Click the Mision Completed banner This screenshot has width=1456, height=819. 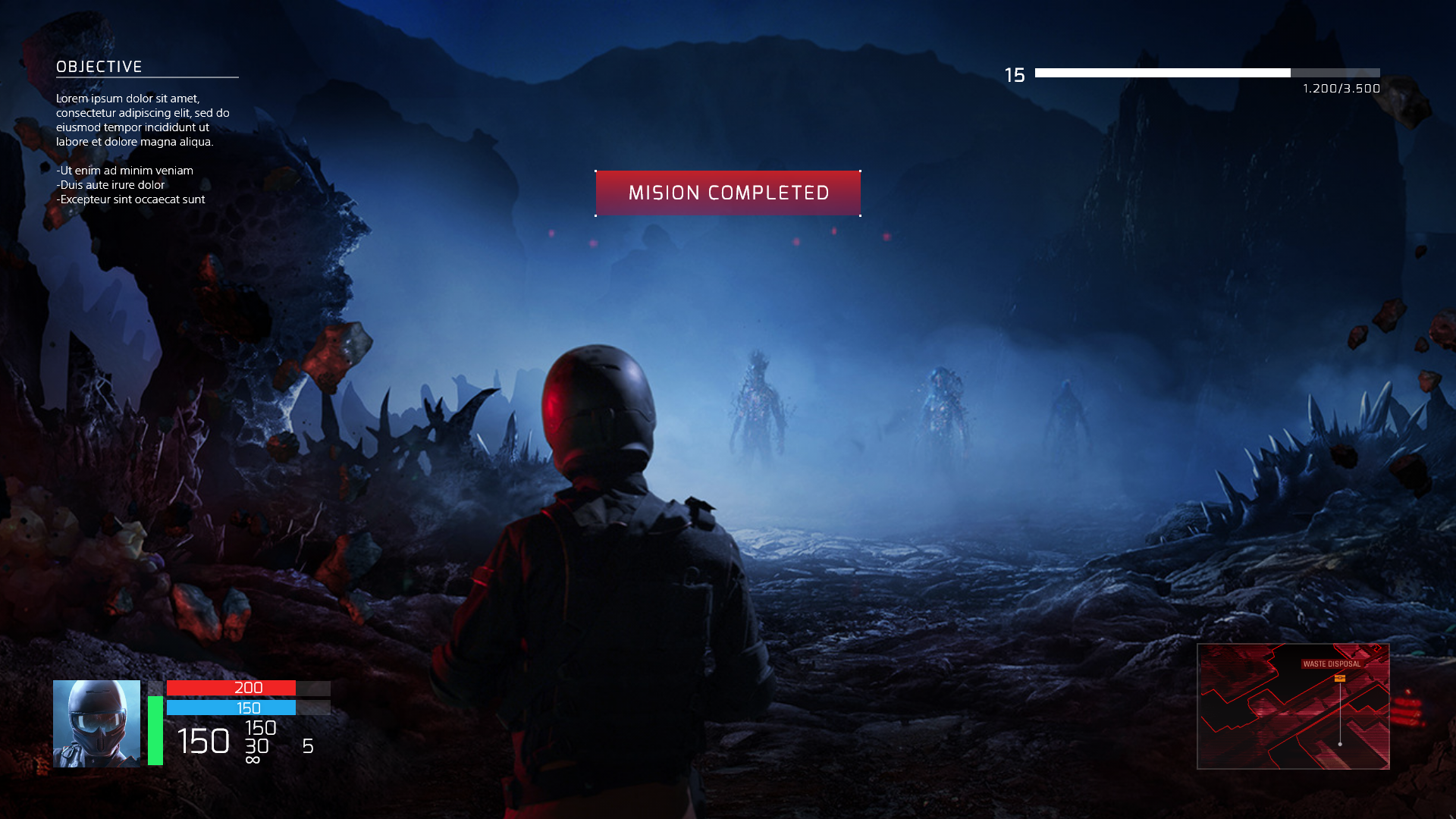728,193
